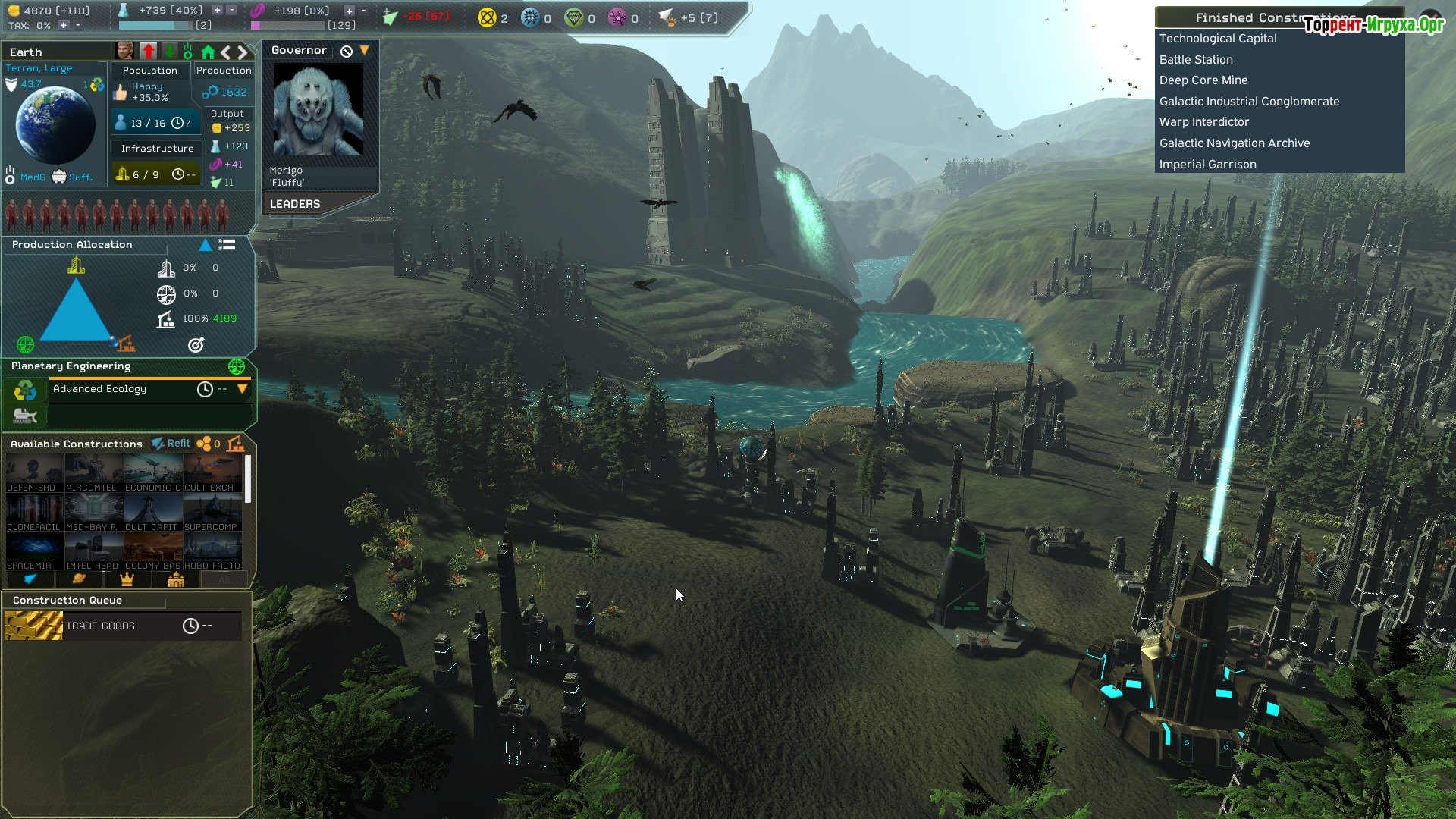Open Technological Capital in finished constructions

1218,39
